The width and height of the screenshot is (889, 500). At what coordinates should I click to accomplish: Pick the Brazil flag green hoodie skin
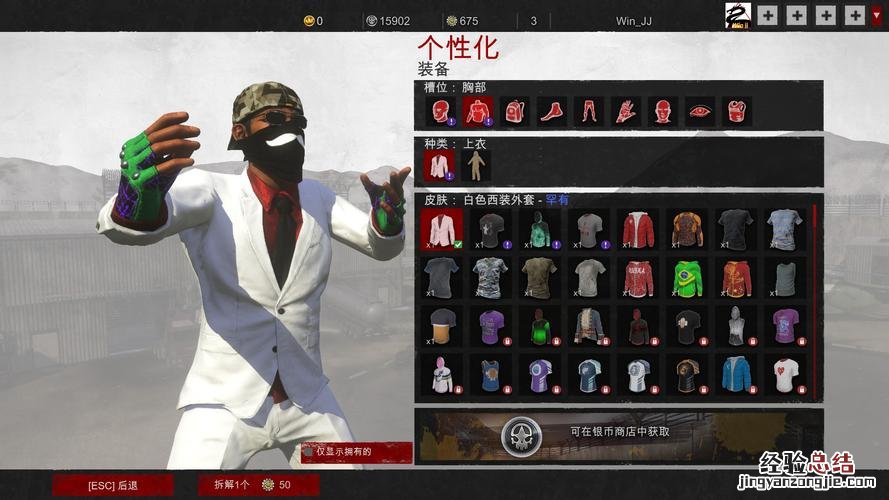click(x=686, y=276)
